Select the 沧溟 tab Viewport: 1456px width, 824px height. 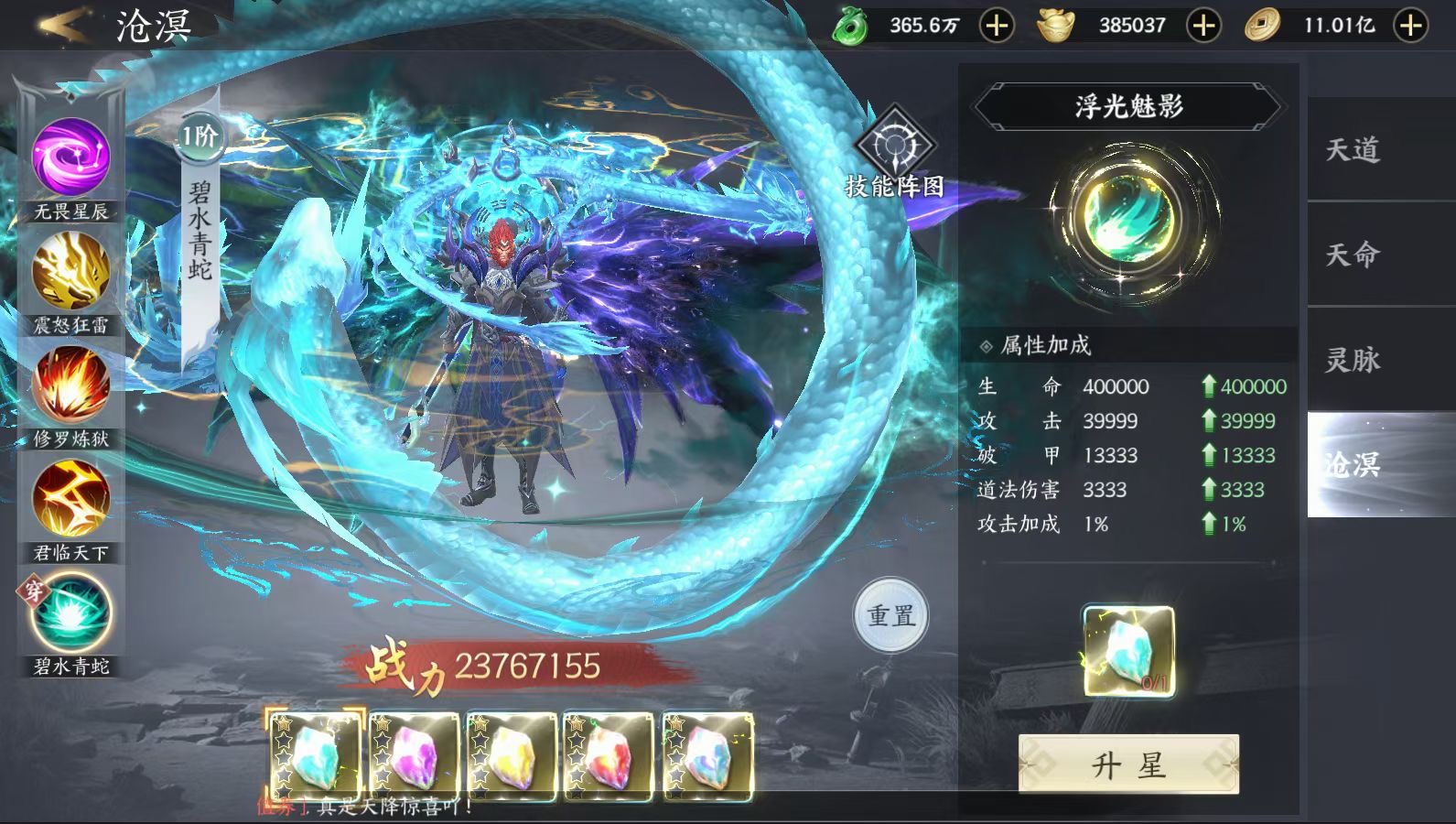(1354, 464)
